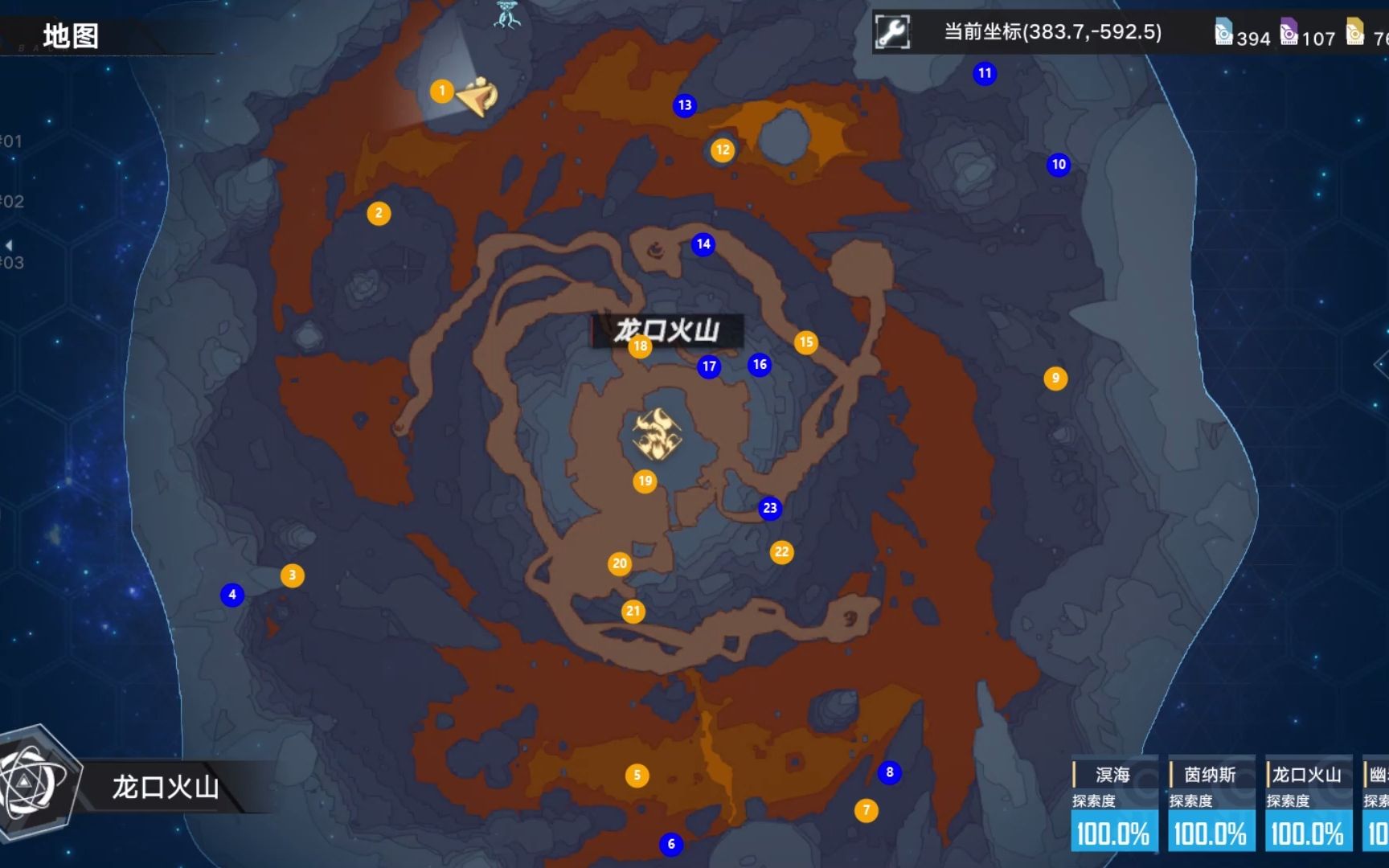Select the yellow data chip currency icon
The width and height of the screenshot is (1389, 868).
[1354, 32]
